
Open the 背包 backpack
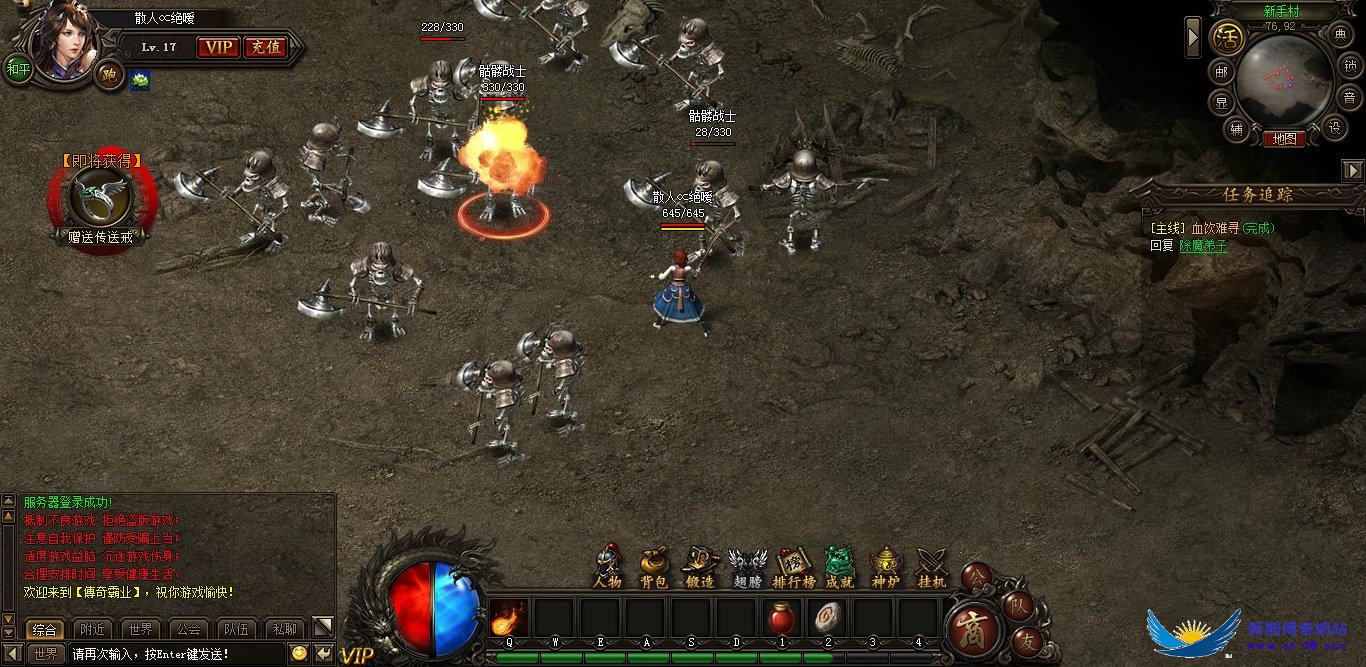pos(654,566)
